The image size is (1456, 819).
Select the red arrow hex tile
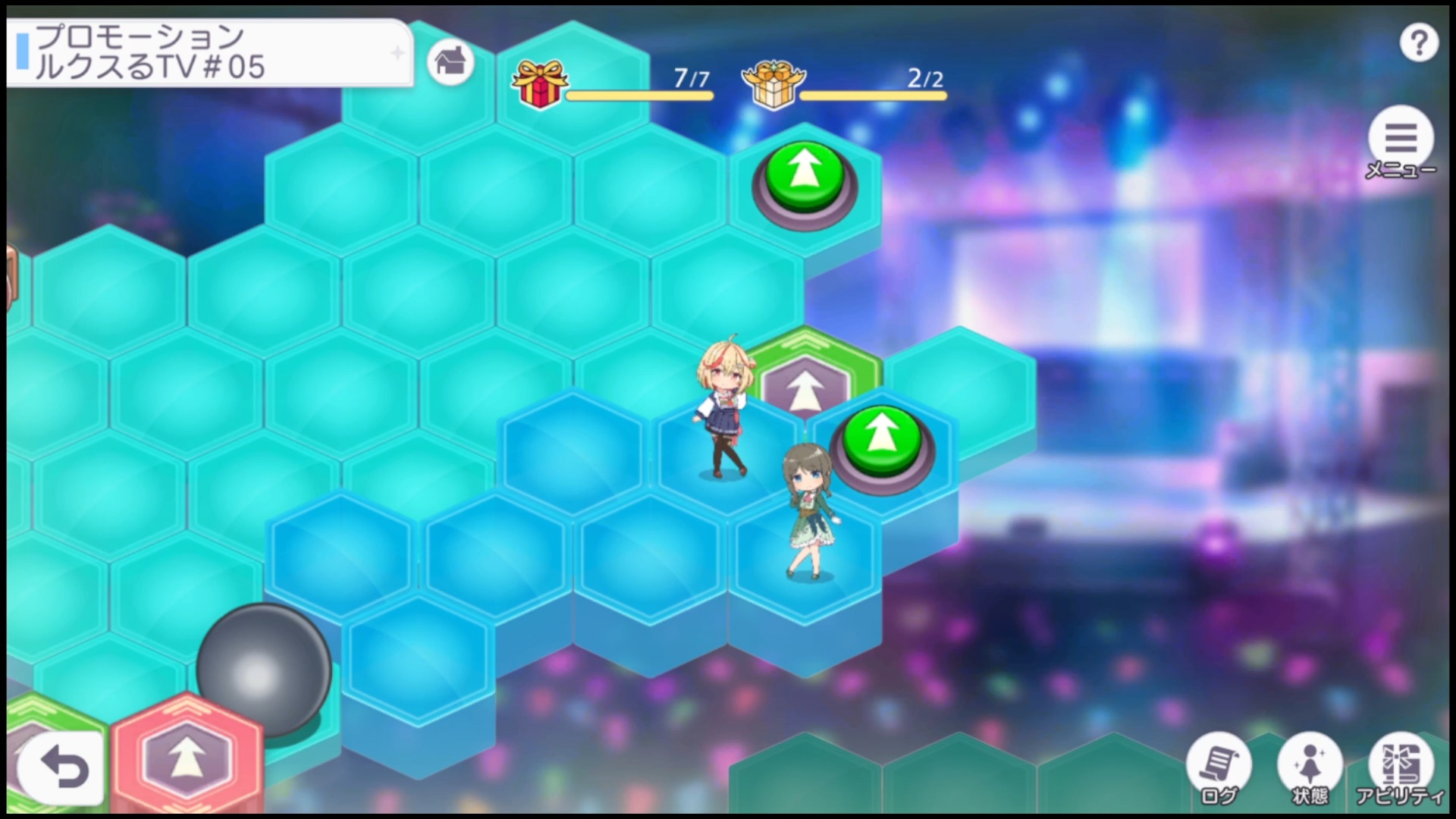click(x=187, y=755)
